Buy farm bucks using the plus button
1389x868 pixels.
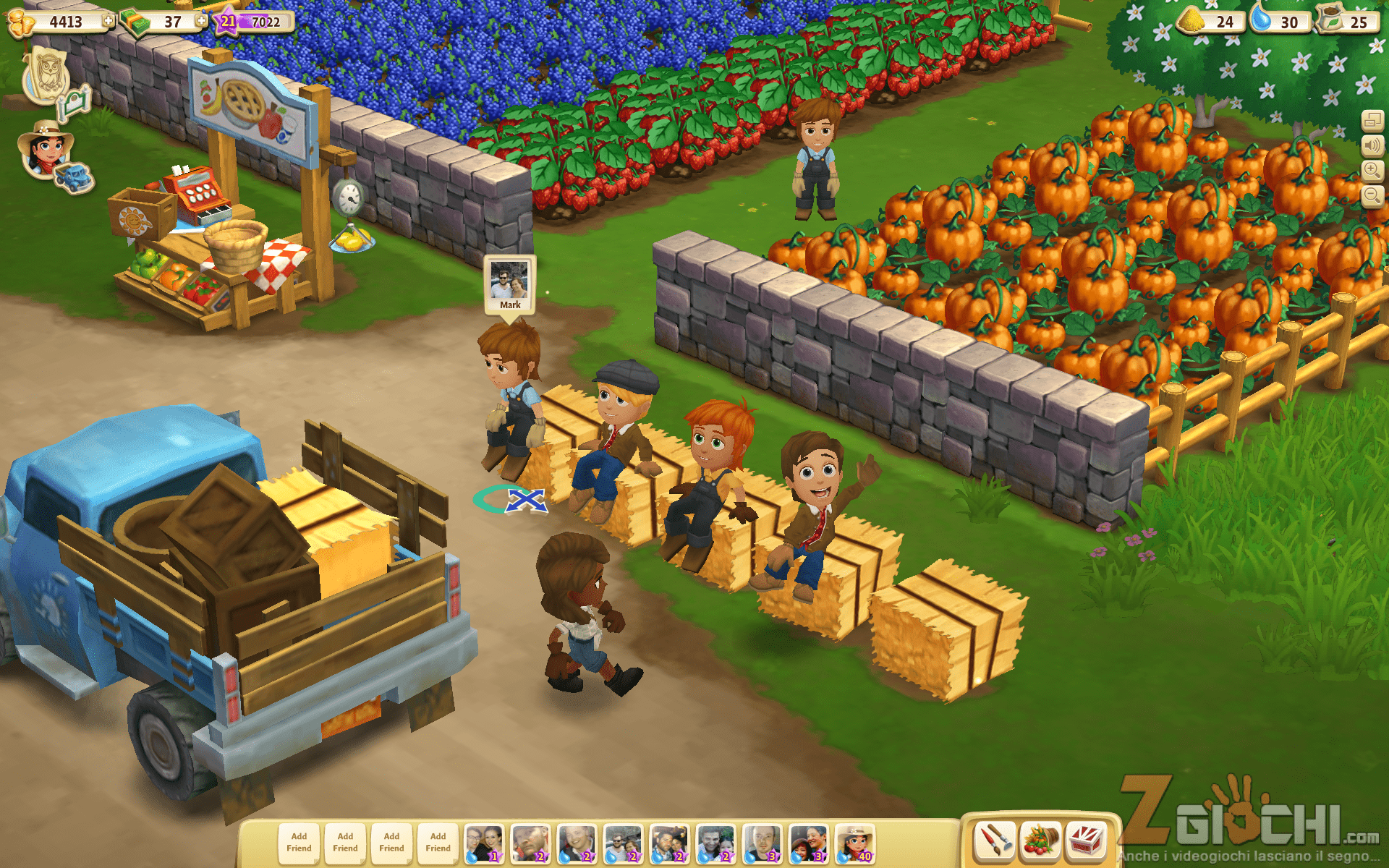(201, 21)
